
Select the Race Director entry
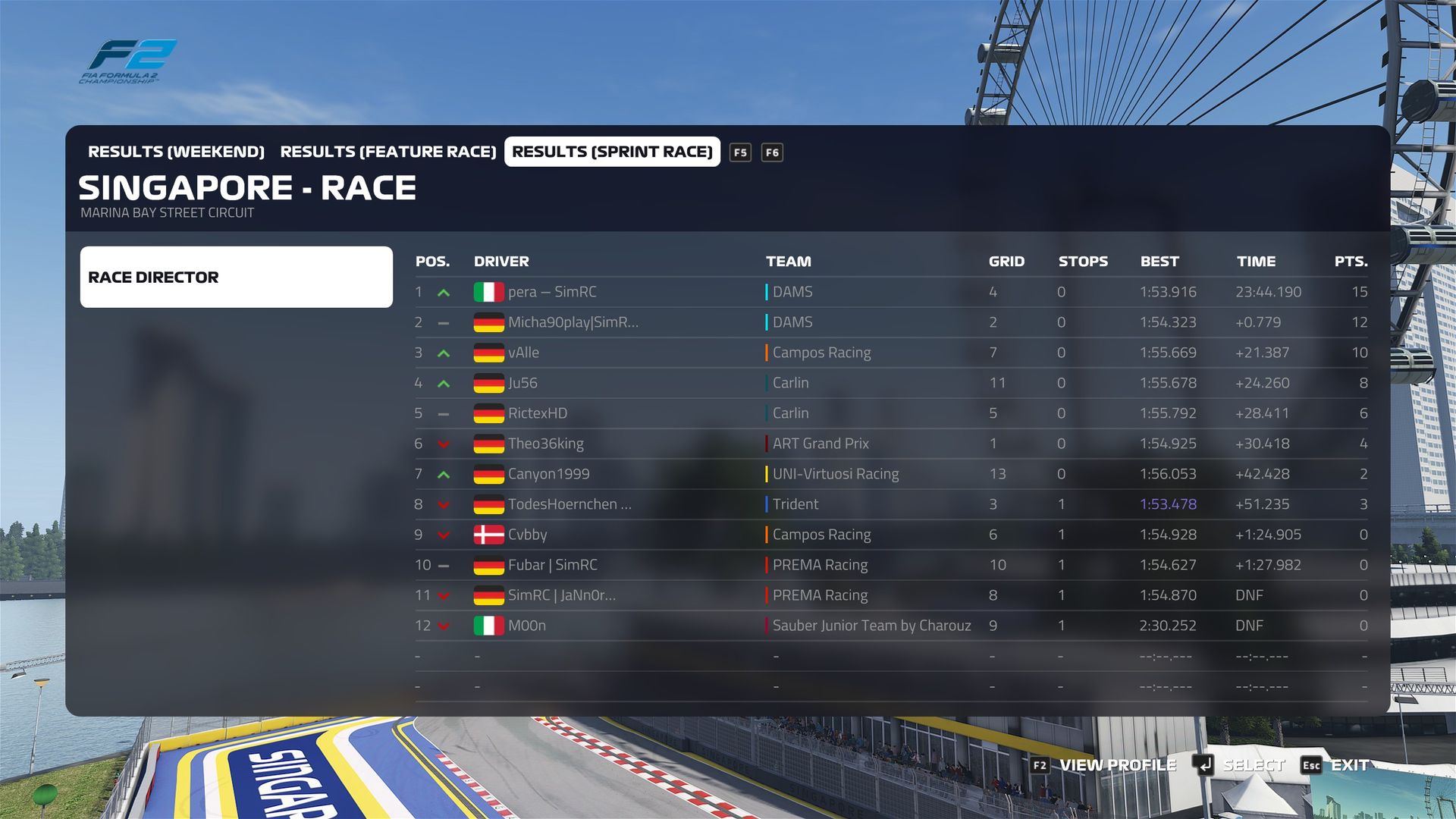236,277
